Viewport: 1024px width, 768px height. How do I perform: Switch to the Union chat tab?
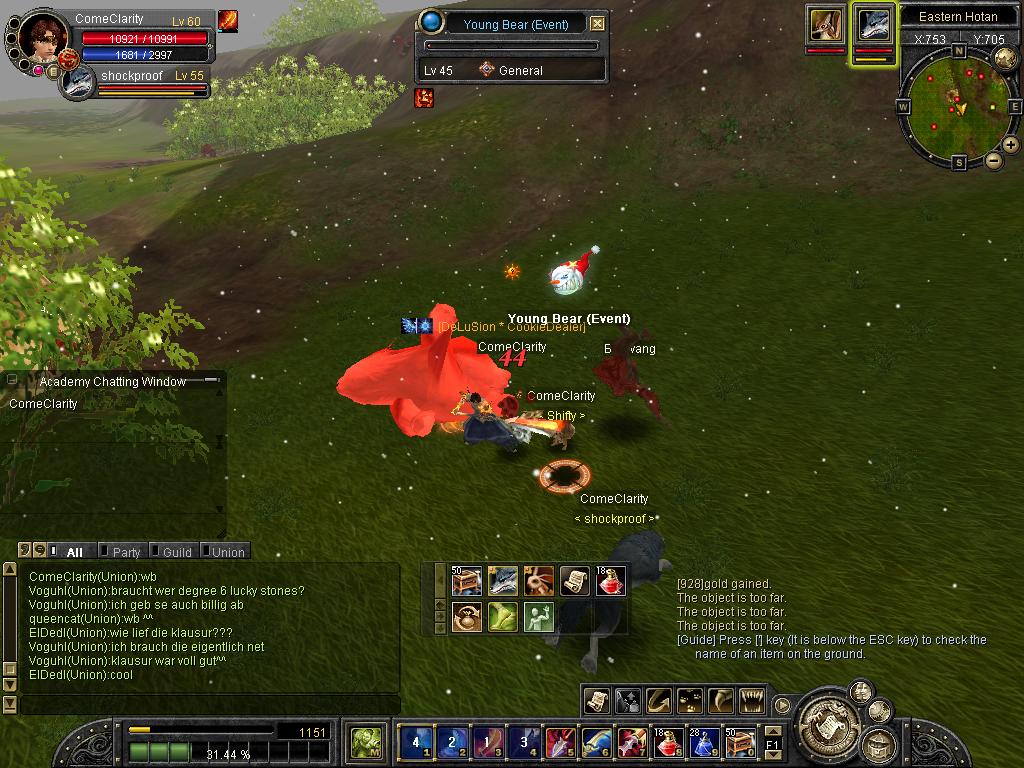228,552
